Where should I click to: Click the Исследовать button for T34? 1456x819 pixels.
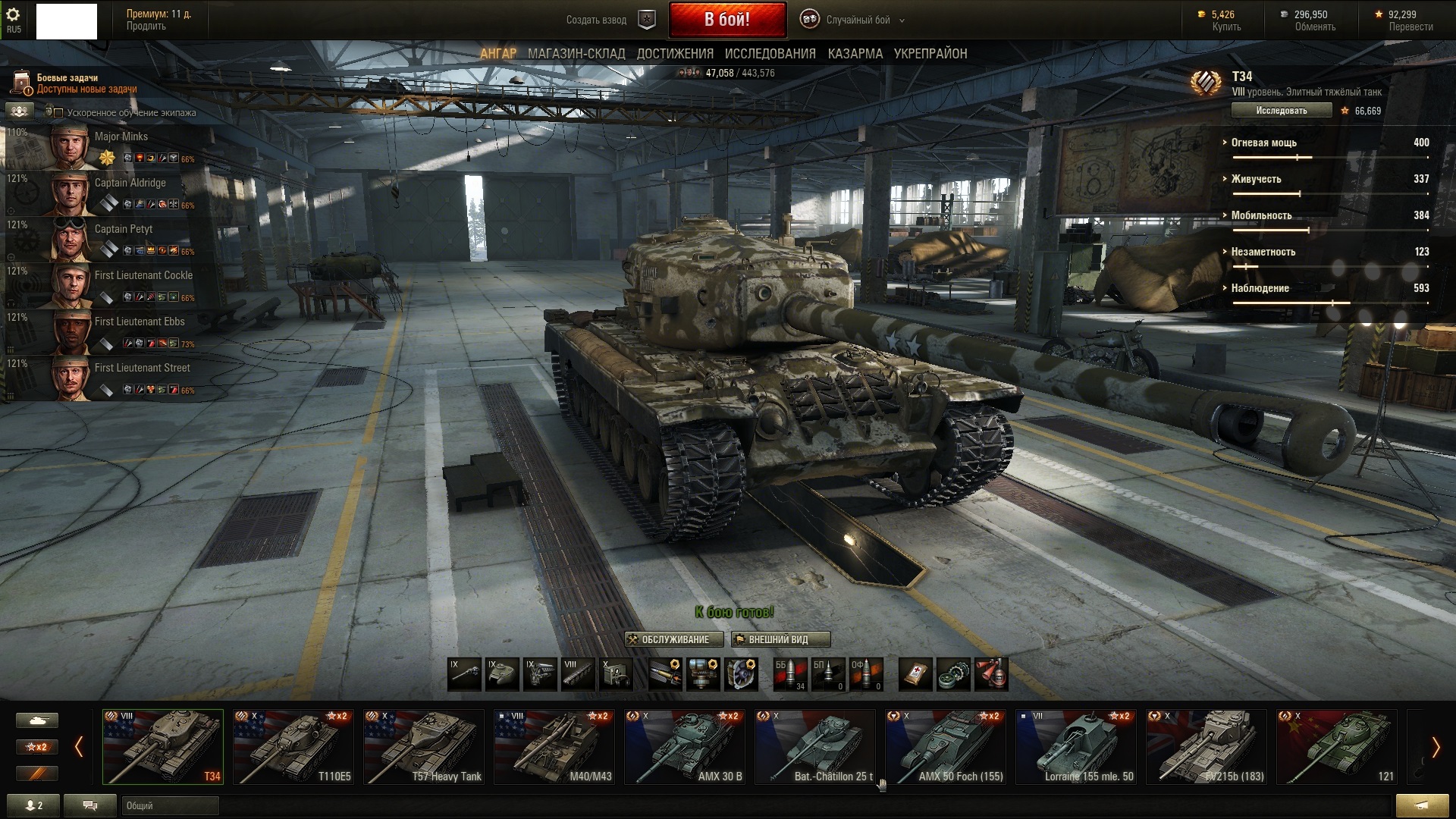(1281, 111)
